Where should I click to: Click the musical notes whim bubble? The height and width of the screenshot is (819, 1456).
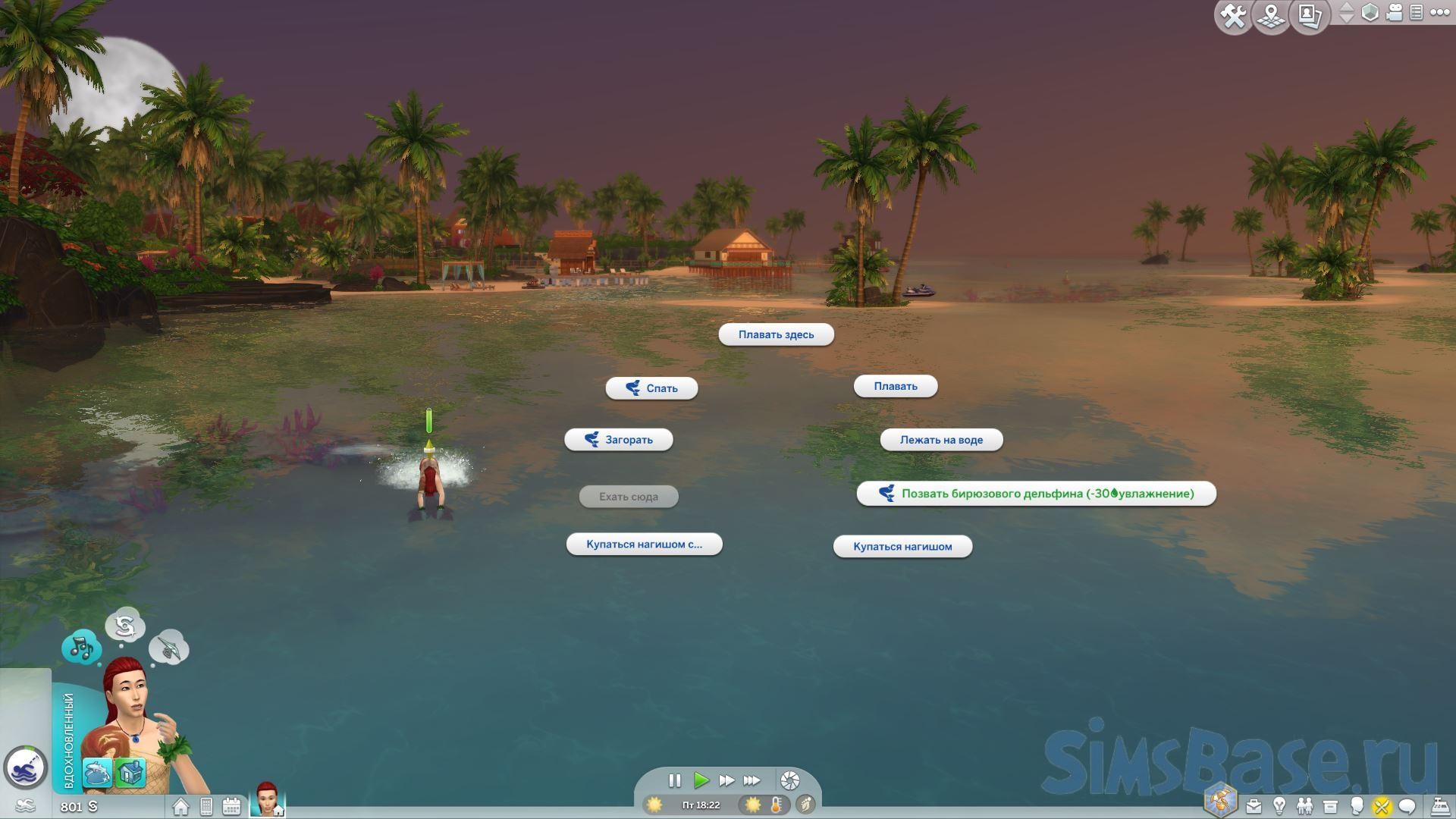click(81, 648)
